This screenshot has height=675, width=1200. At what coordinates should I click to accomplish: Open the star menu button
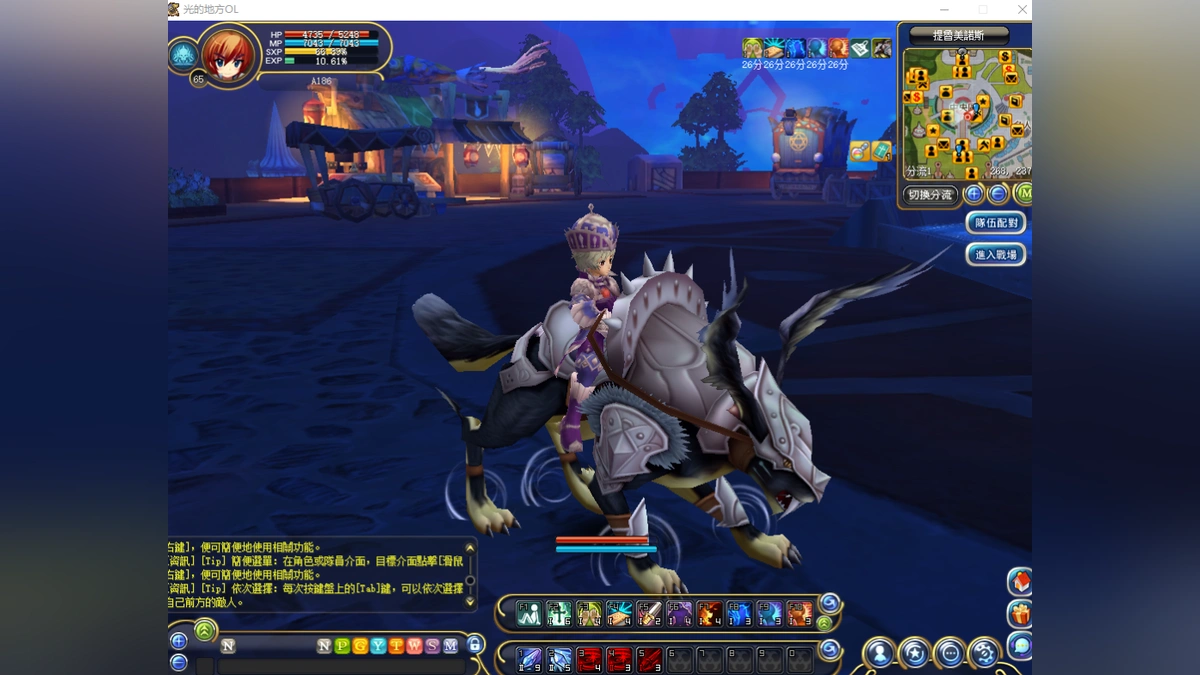914,653
